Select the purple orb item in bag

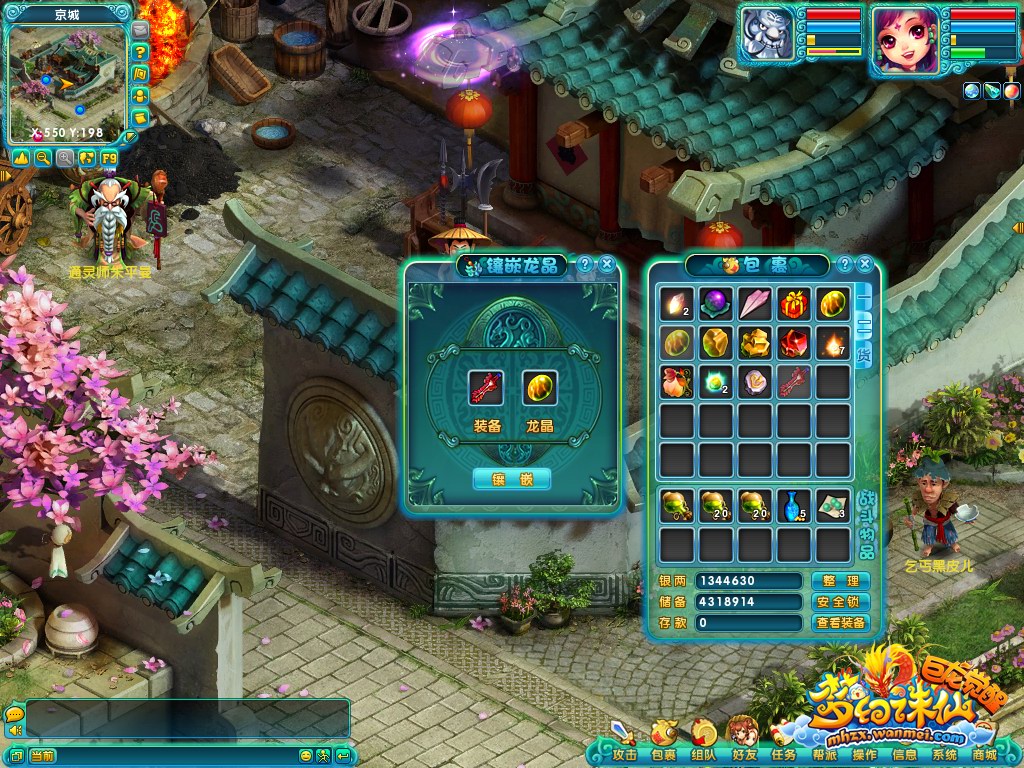tap(715, 303)
